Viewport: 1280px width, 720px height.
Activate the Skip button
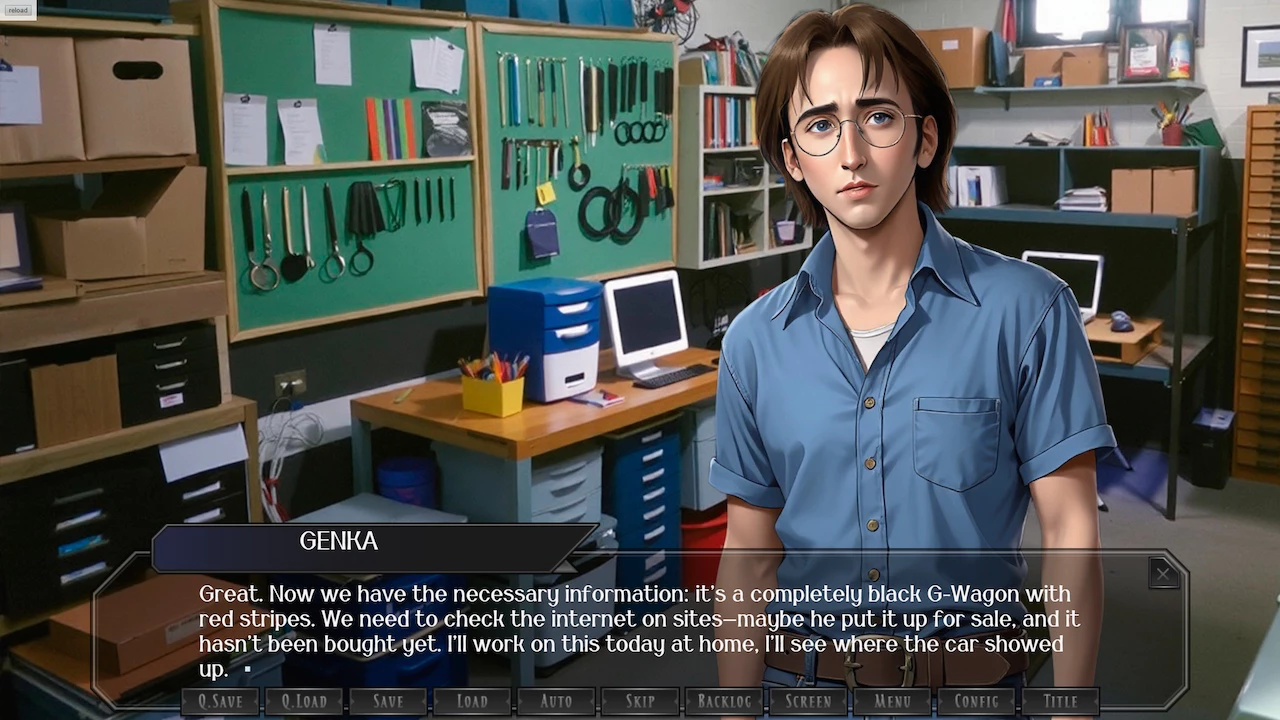[x=640, y=701]
